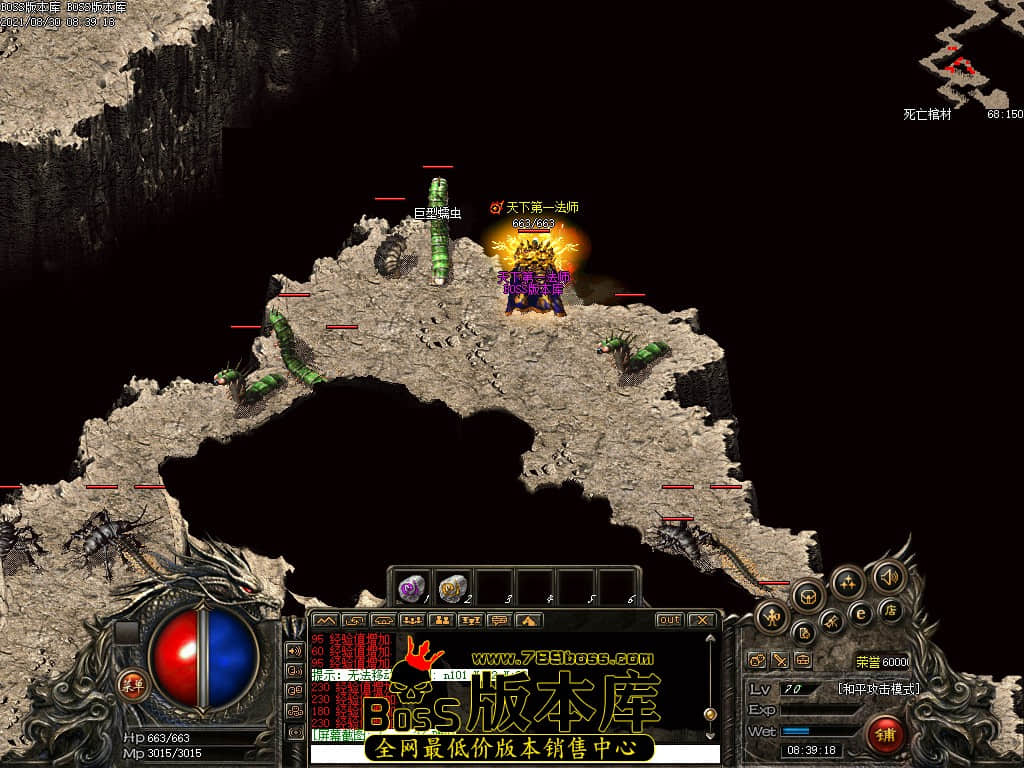Use the purple swirl stone in slot 1

pos(412,588)
